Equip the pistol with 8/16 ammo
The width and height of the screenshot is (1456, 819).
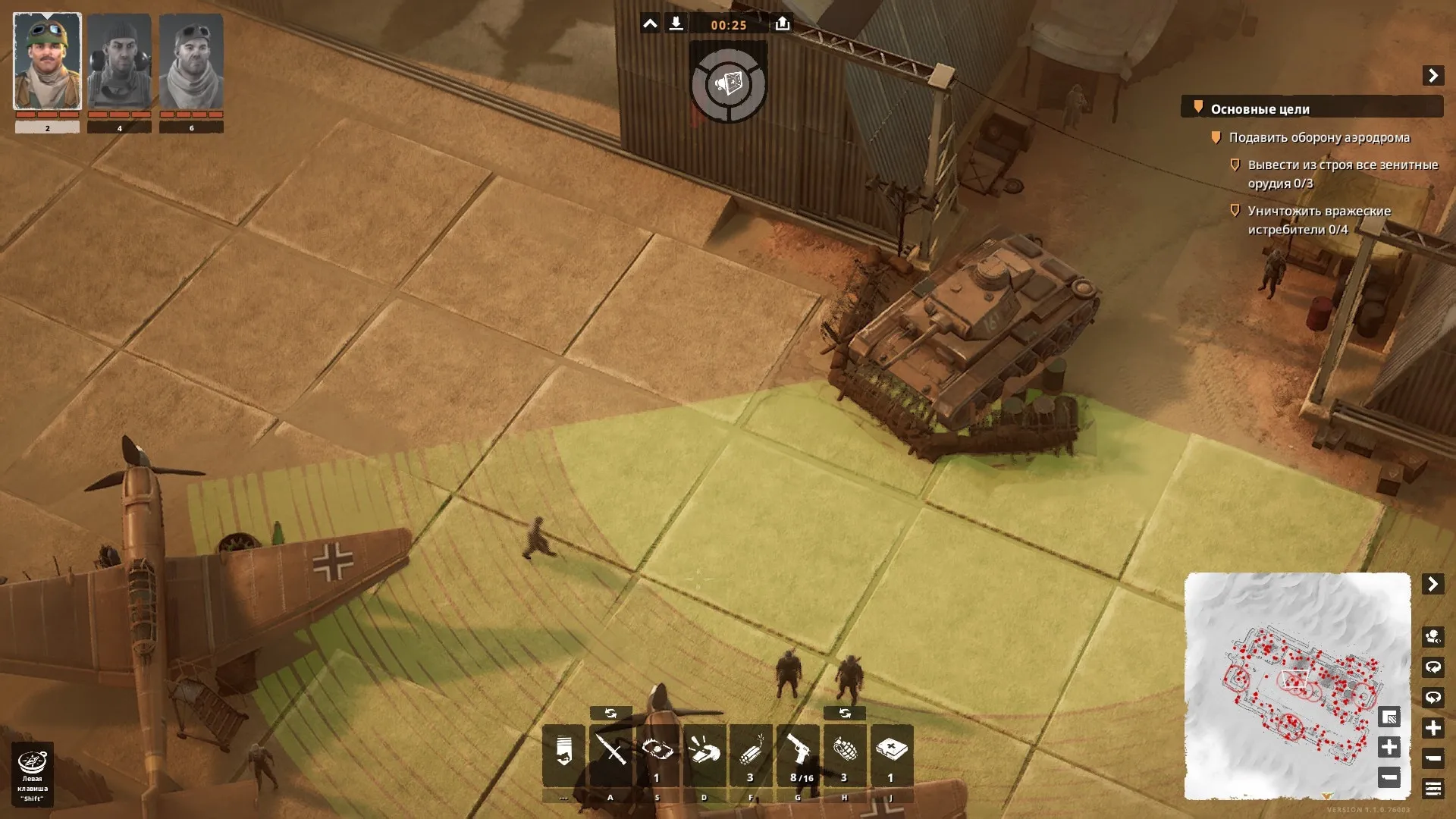pos(798,755)
